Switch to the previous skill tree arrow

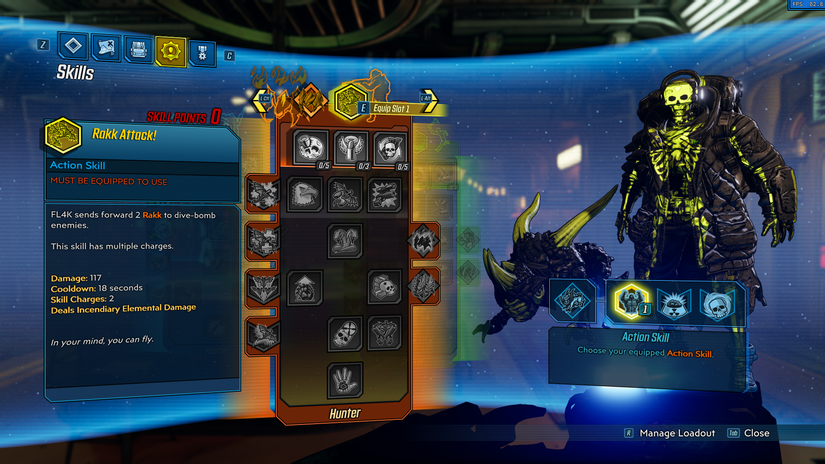262,99
